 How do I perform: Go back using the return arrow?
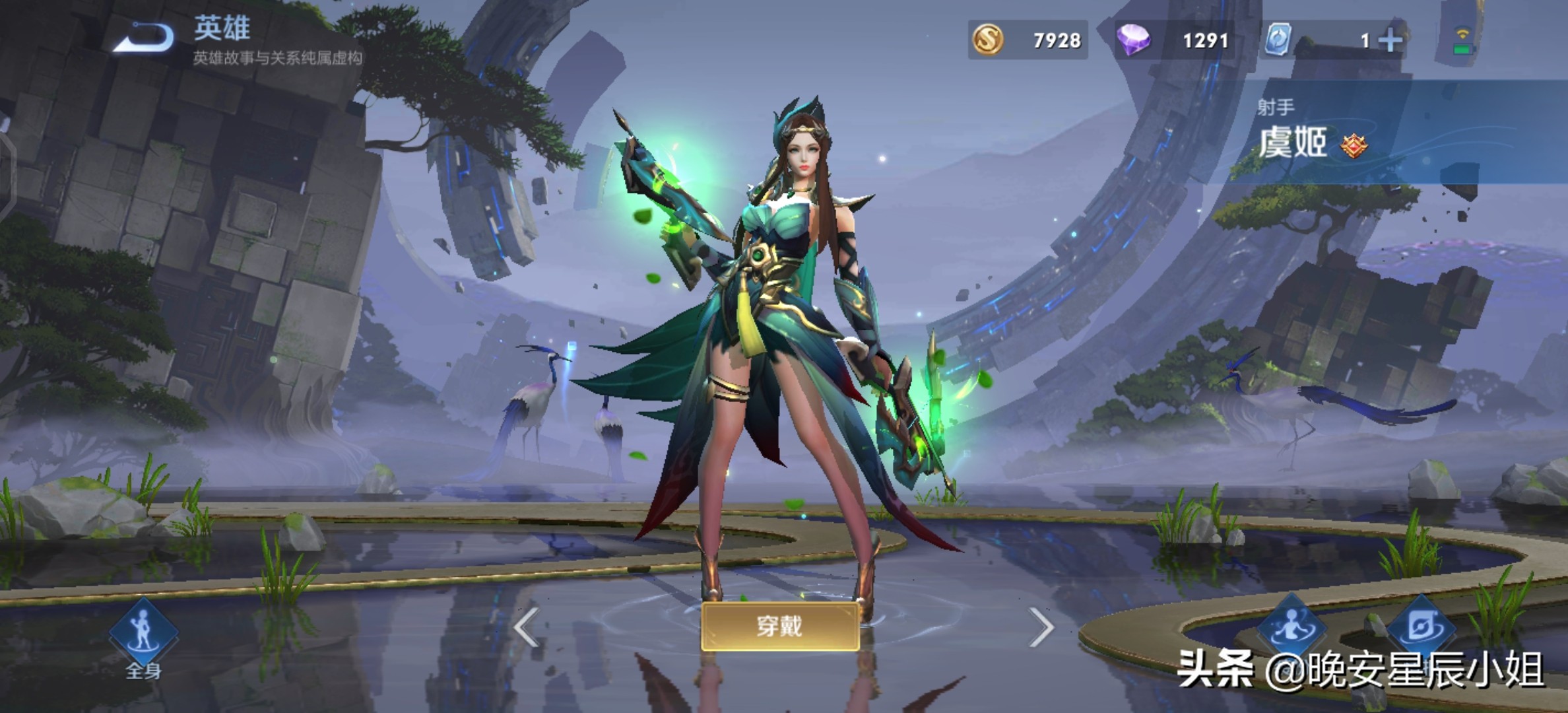[144, 37]
